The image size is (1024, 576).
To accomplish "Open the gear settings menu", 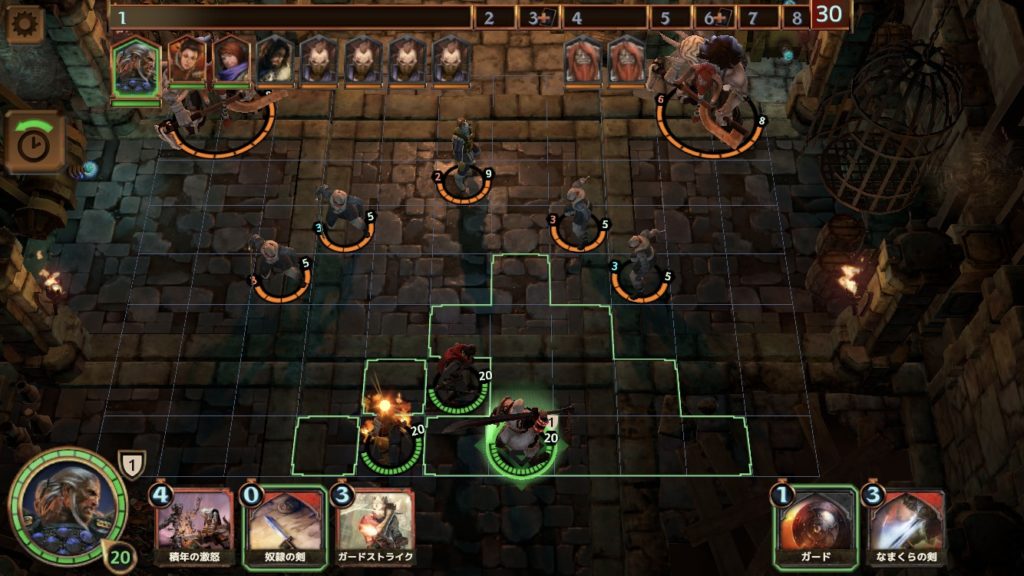I will (x=24, y=24).
